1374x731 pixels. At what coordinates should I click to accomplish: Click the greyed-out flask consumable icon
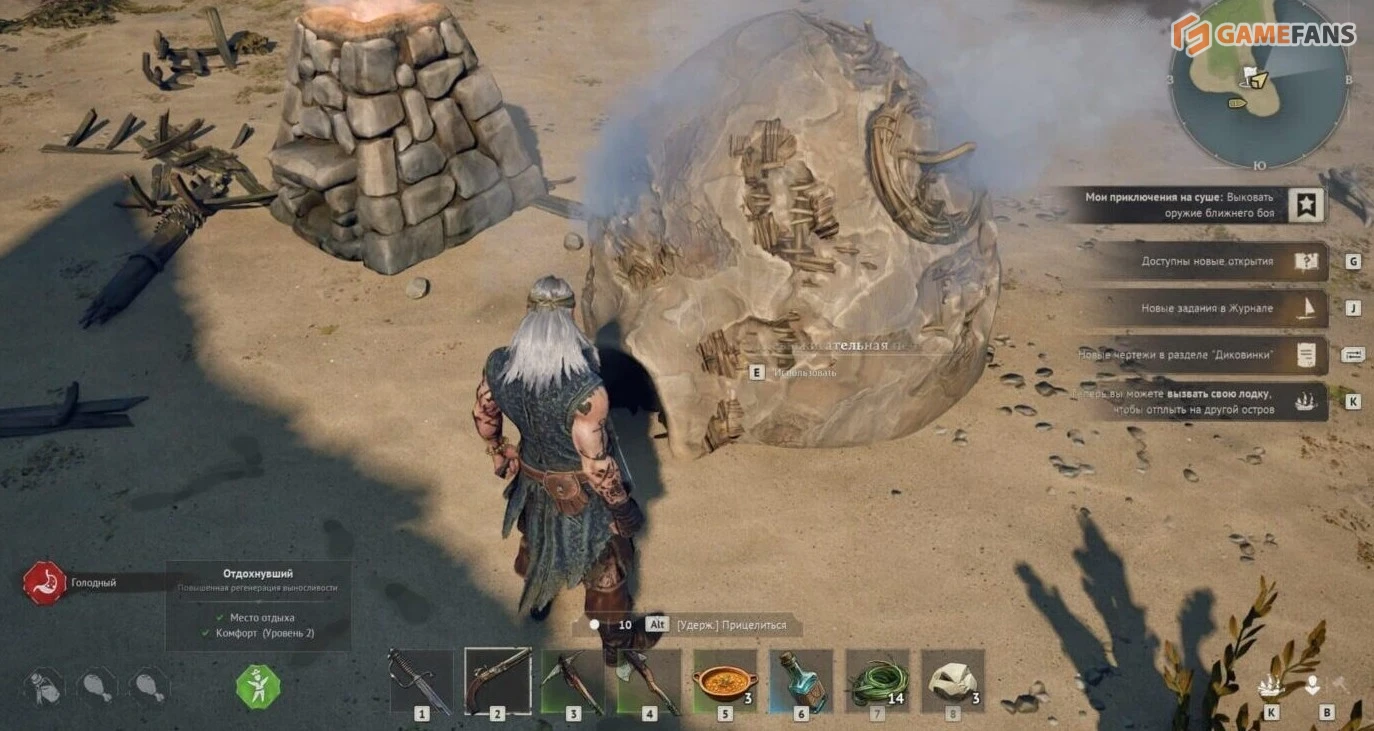tap(44, 686)
